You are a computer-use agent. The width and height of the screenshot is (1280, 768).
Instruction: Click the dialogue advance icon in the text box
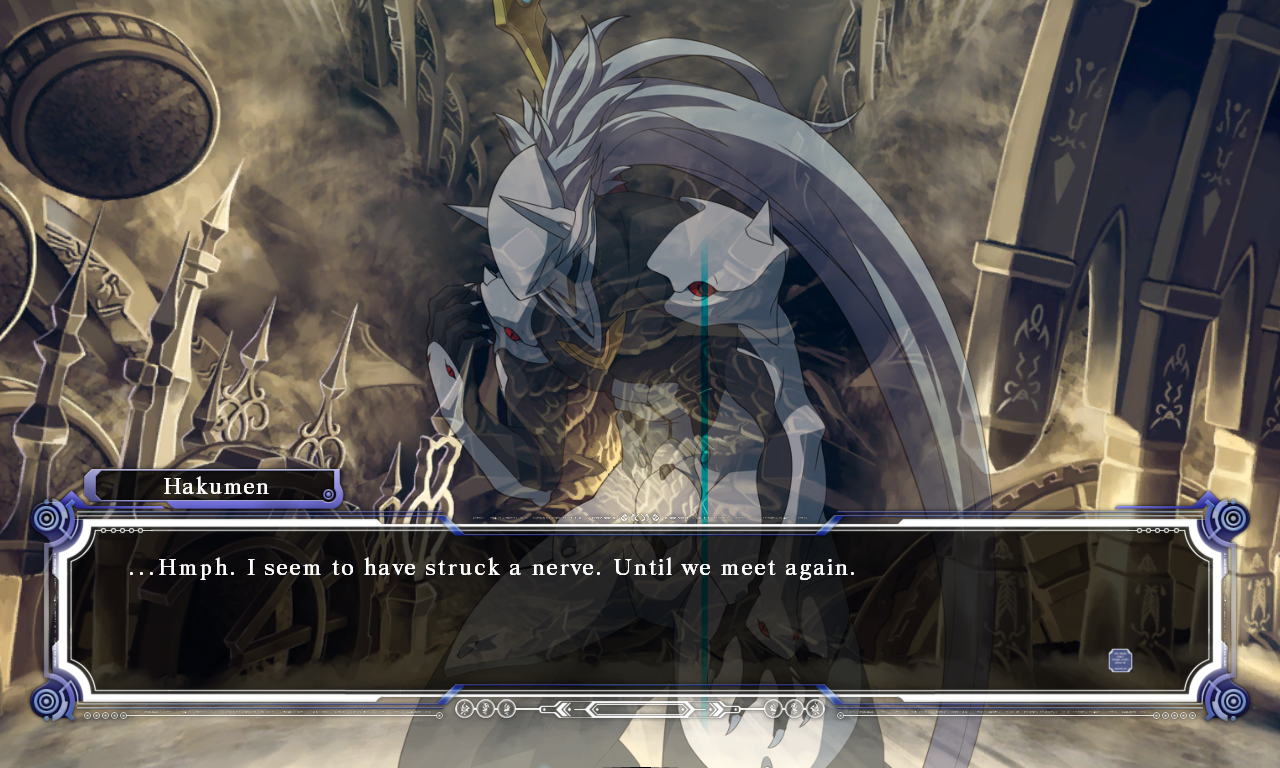(x=1120, y=660)
